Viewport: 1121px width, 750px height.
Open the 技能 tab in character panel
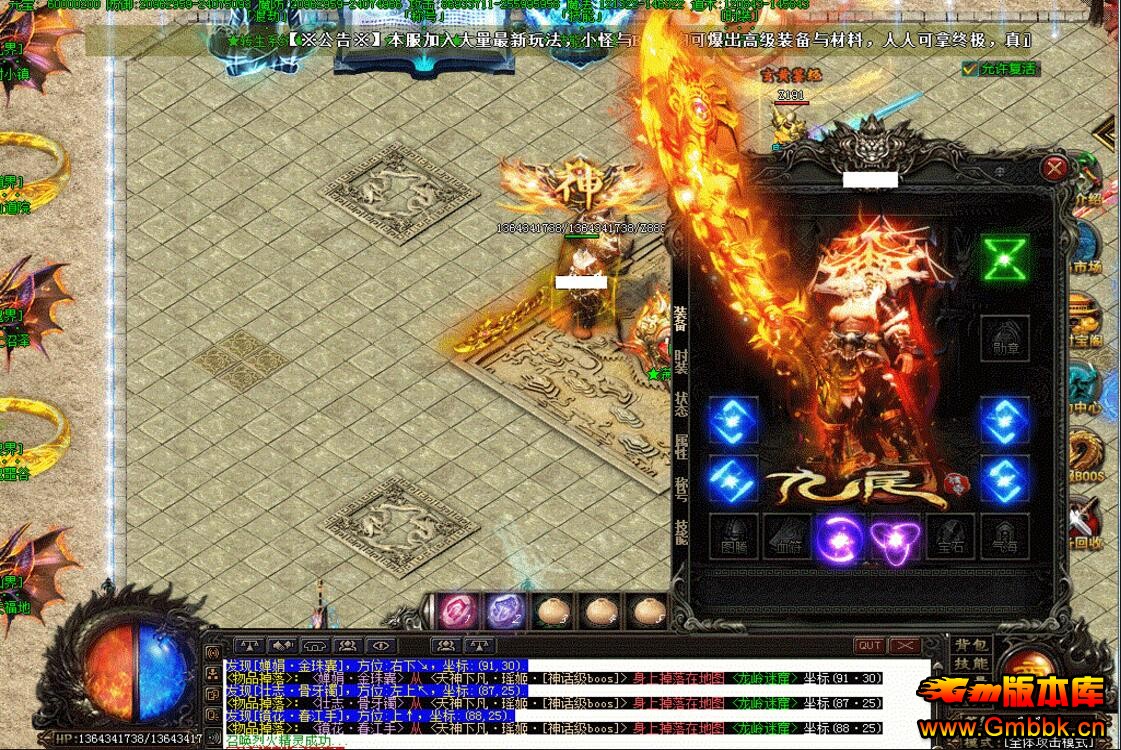[680, 533]
